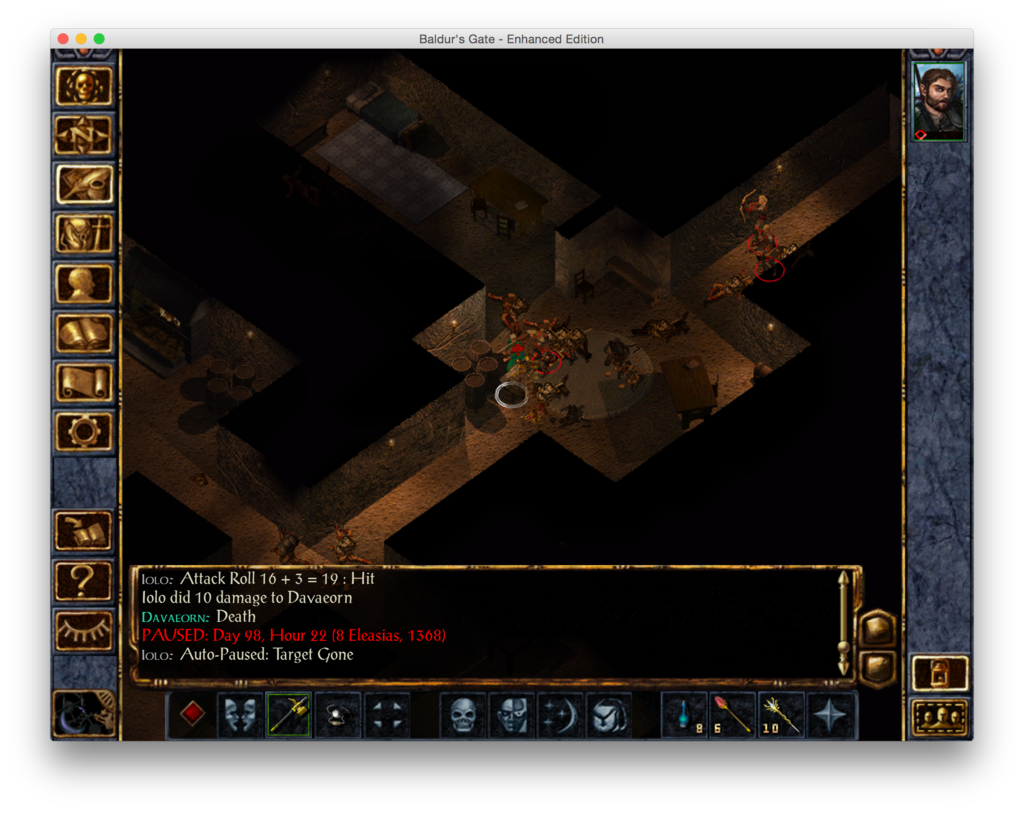Screen dimensions: 1024x813
Task: Open the options gear menu
Action: click(x=84, y=430)
